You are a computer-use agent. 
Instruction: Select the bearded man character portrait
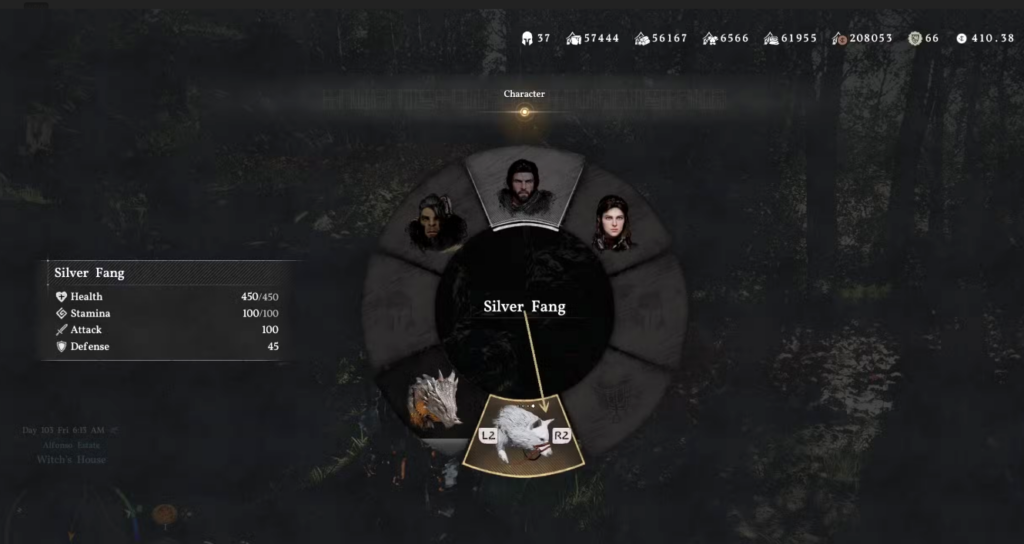click(524, 184)
